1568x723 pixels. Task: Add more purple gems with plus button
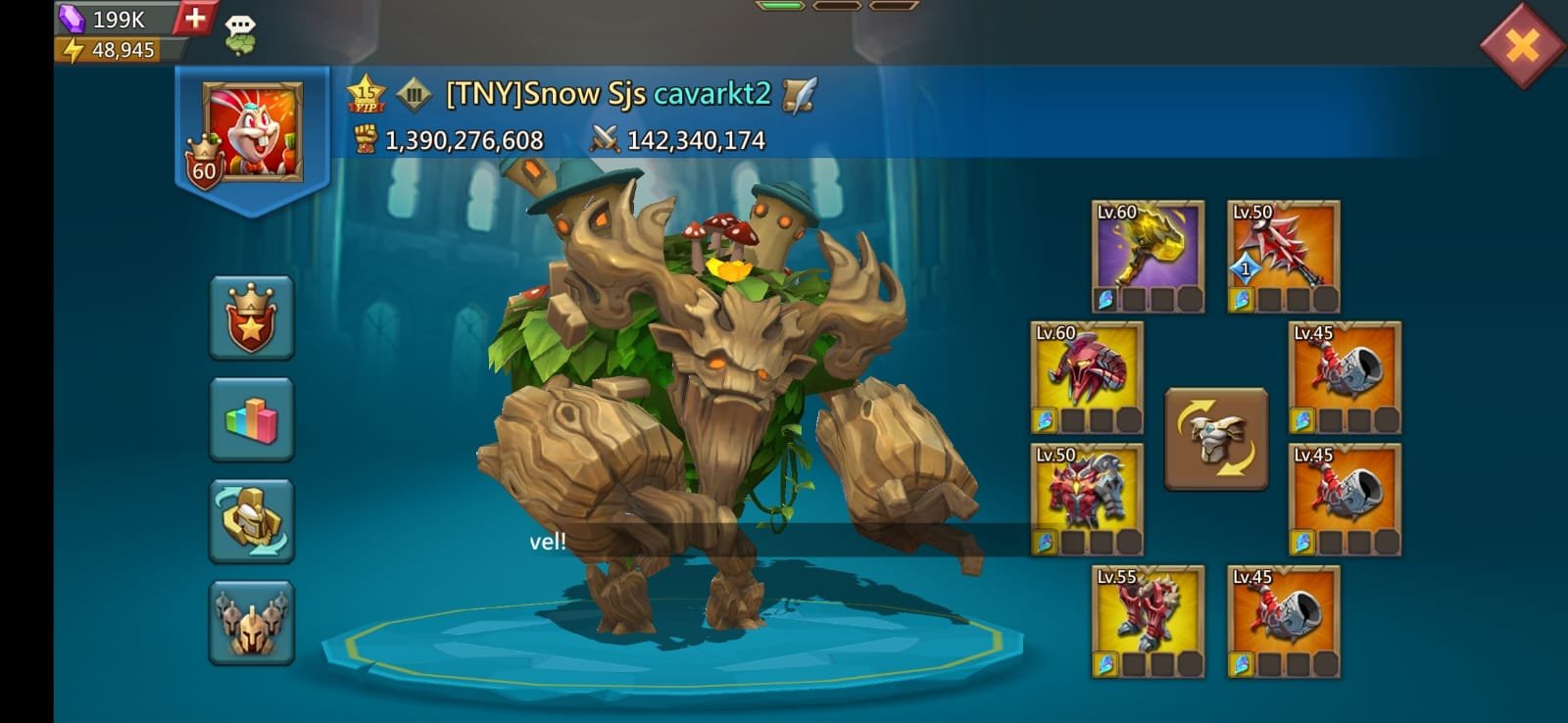(195, 18)
